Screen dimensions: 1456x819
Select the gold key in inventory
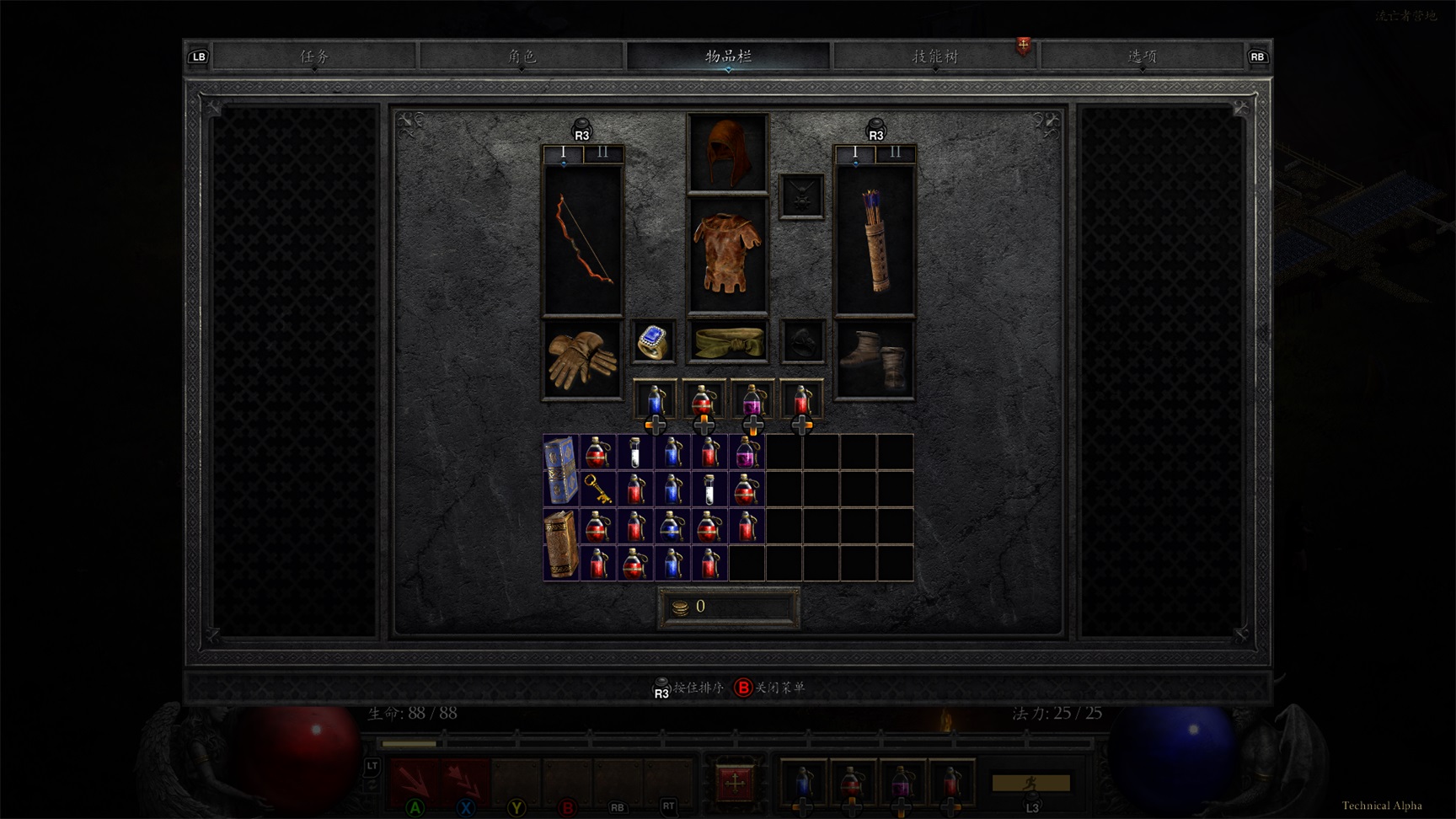pyautogui.click(x=598, y=489)
